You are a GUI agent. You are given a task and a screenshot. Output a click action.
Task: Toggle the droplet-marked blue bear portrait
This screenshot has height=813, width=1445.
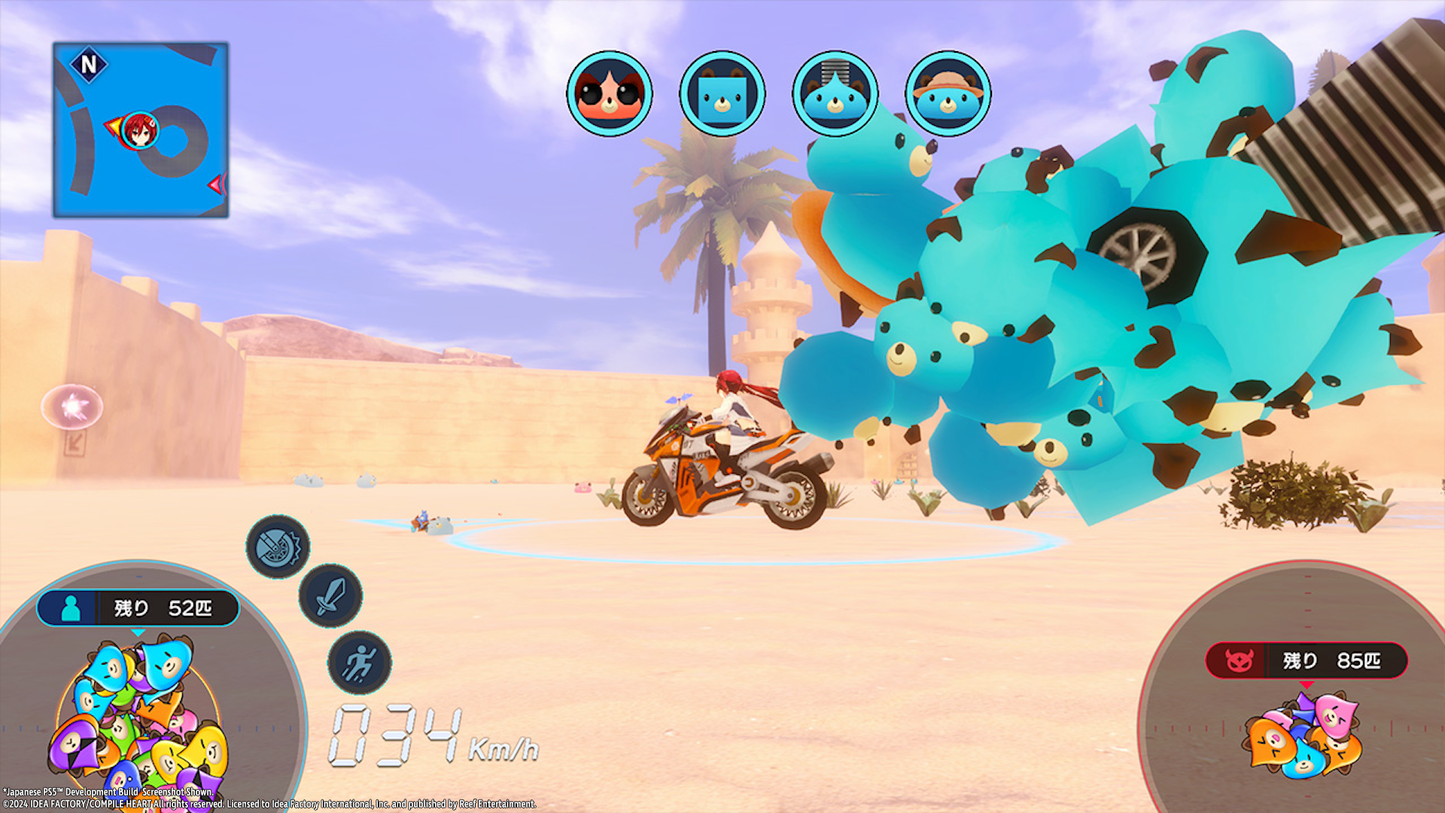[x=836, y=92]
